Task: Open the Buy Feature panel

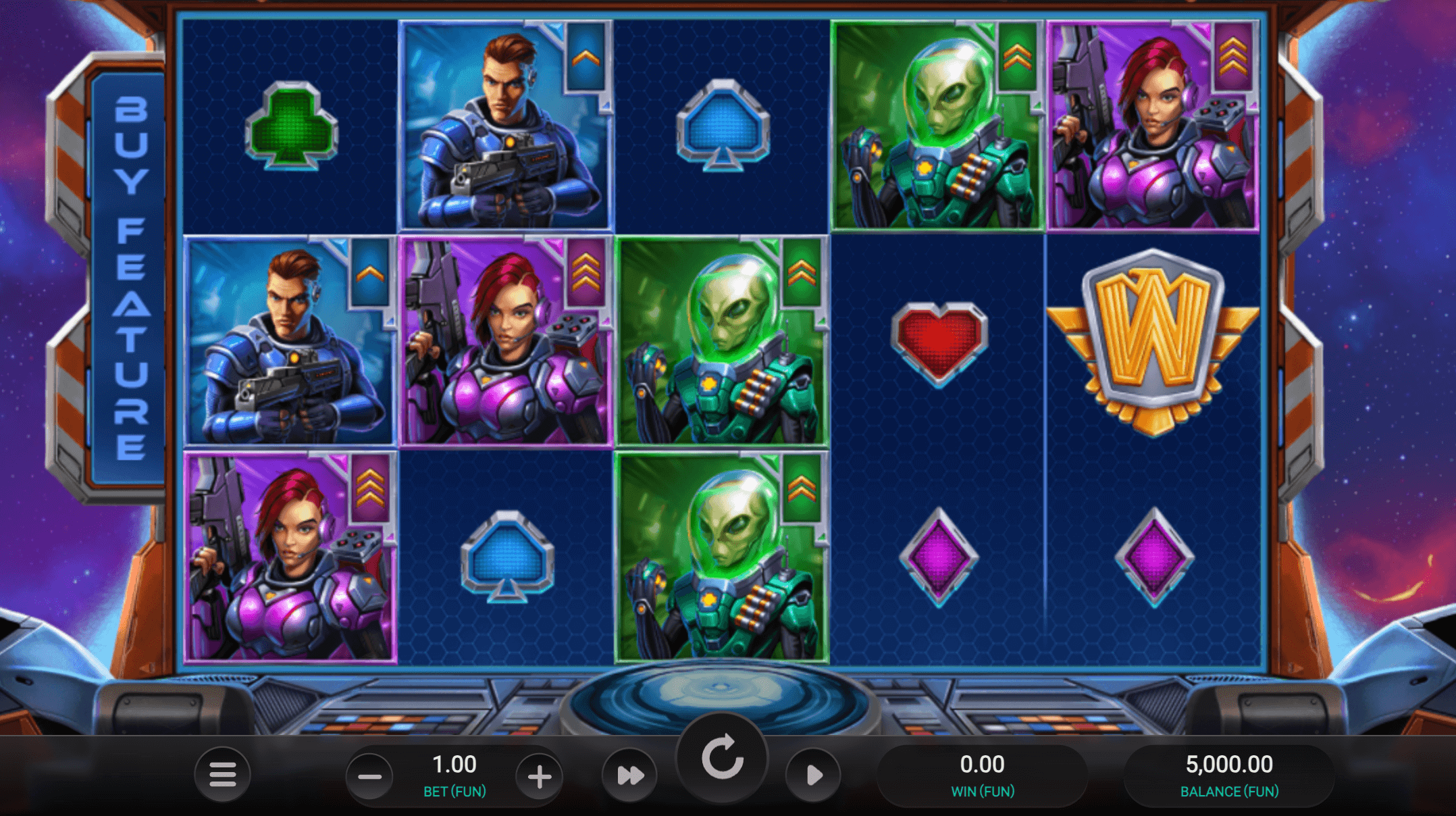Action: (130, 278)
